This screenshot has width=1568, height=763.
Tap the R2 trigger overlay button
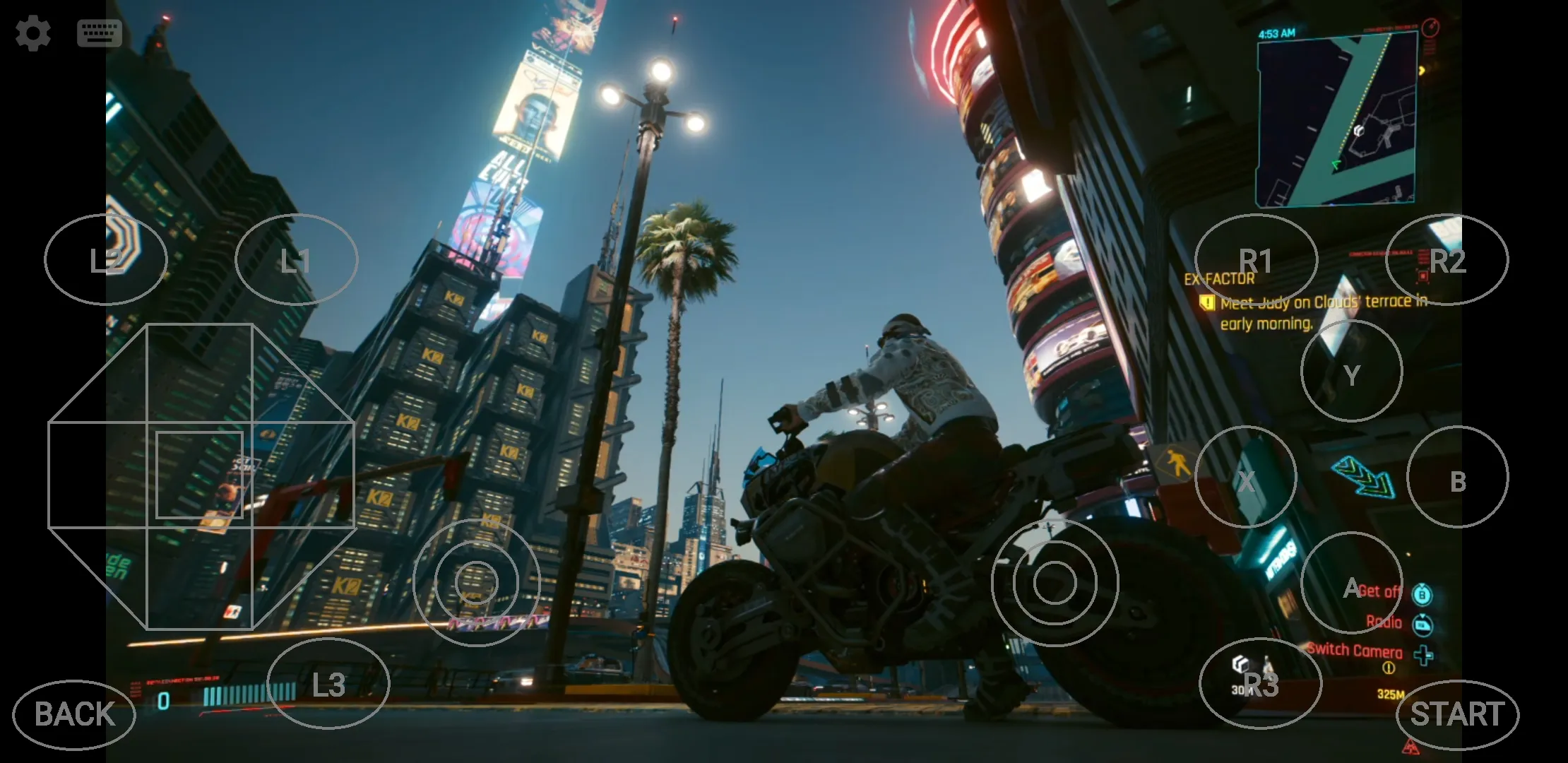tap(1447, 260)
